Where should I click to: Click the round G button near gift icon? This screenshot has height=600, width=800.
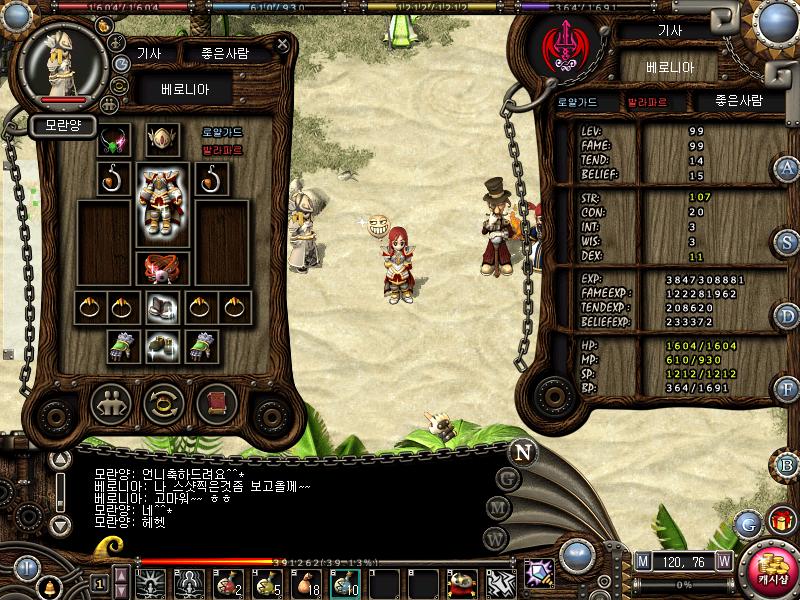[747, 523]
